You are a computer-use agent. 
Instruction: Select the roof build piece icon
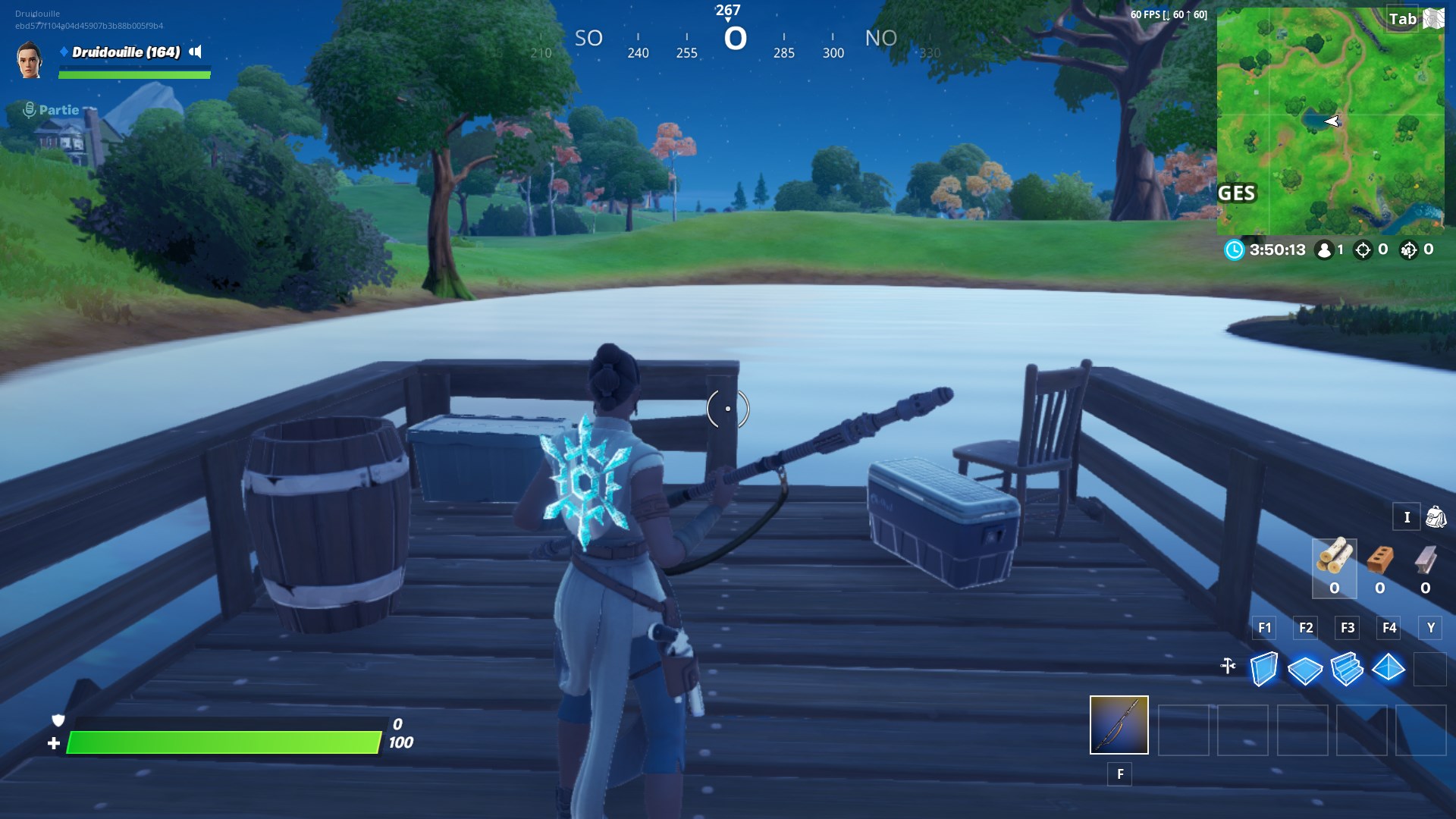1389,670
